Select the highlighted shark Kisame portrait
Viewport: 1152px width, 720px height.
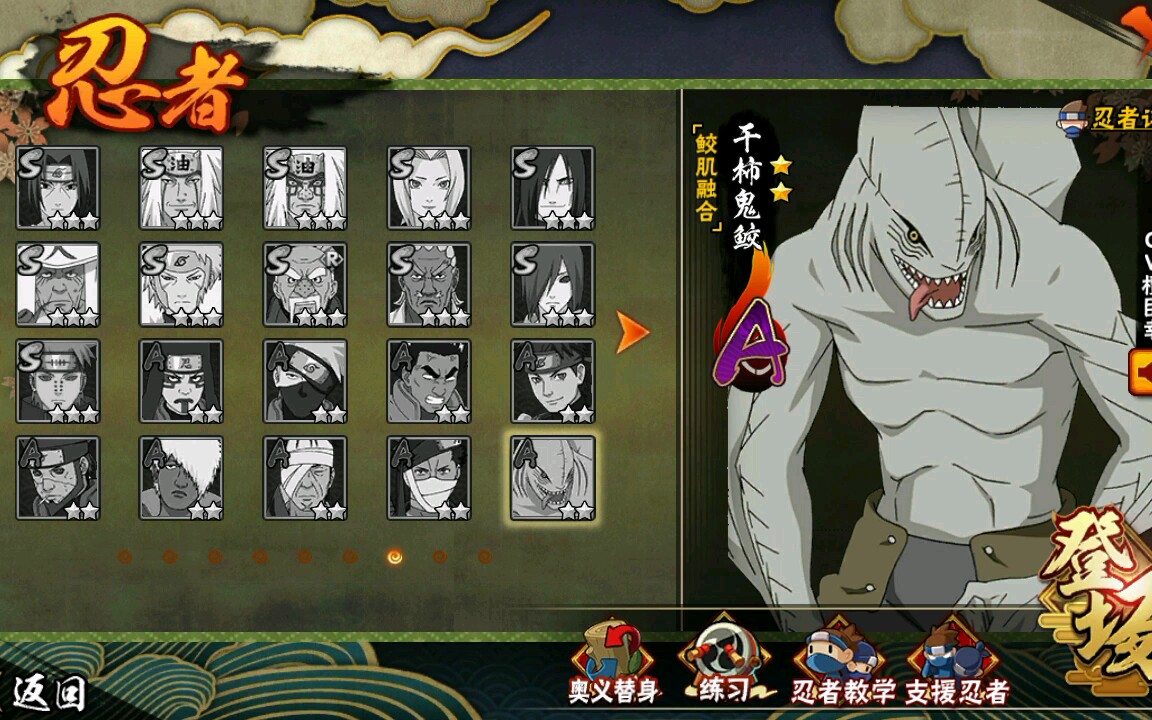(x=553, y=478)
